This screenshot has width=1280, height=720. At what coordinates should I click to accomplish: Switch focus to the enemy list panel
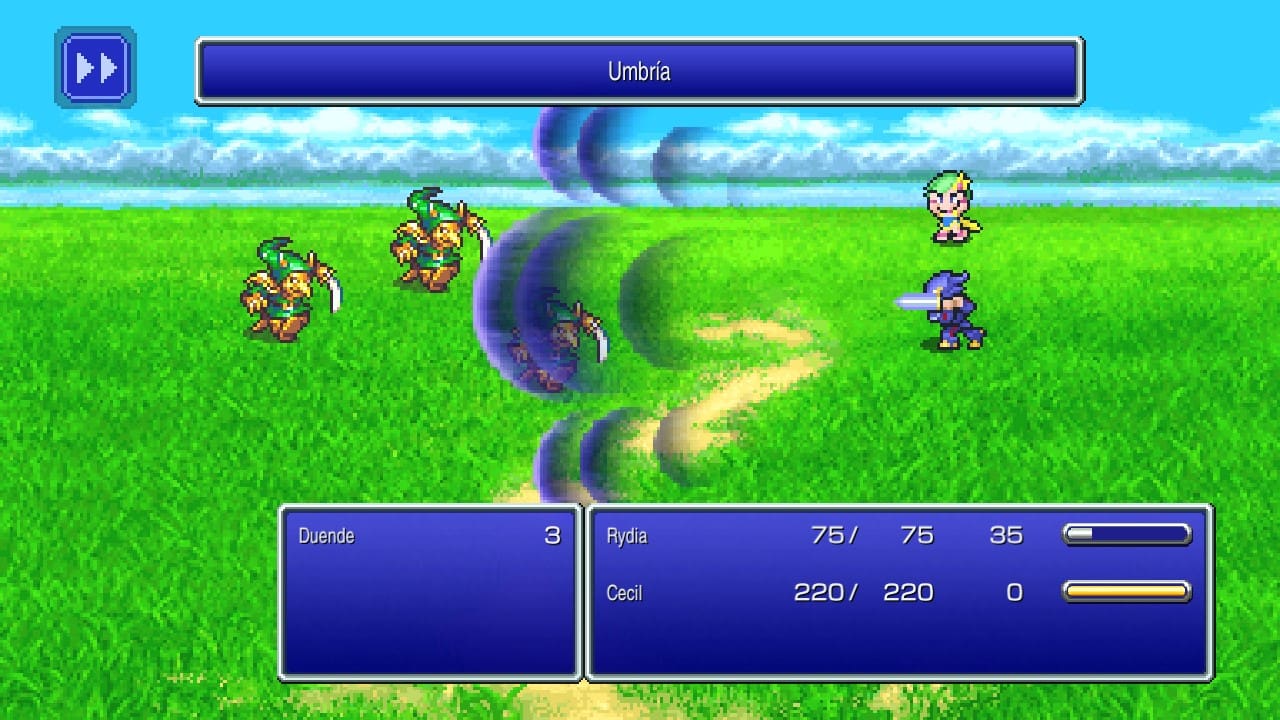430,600
